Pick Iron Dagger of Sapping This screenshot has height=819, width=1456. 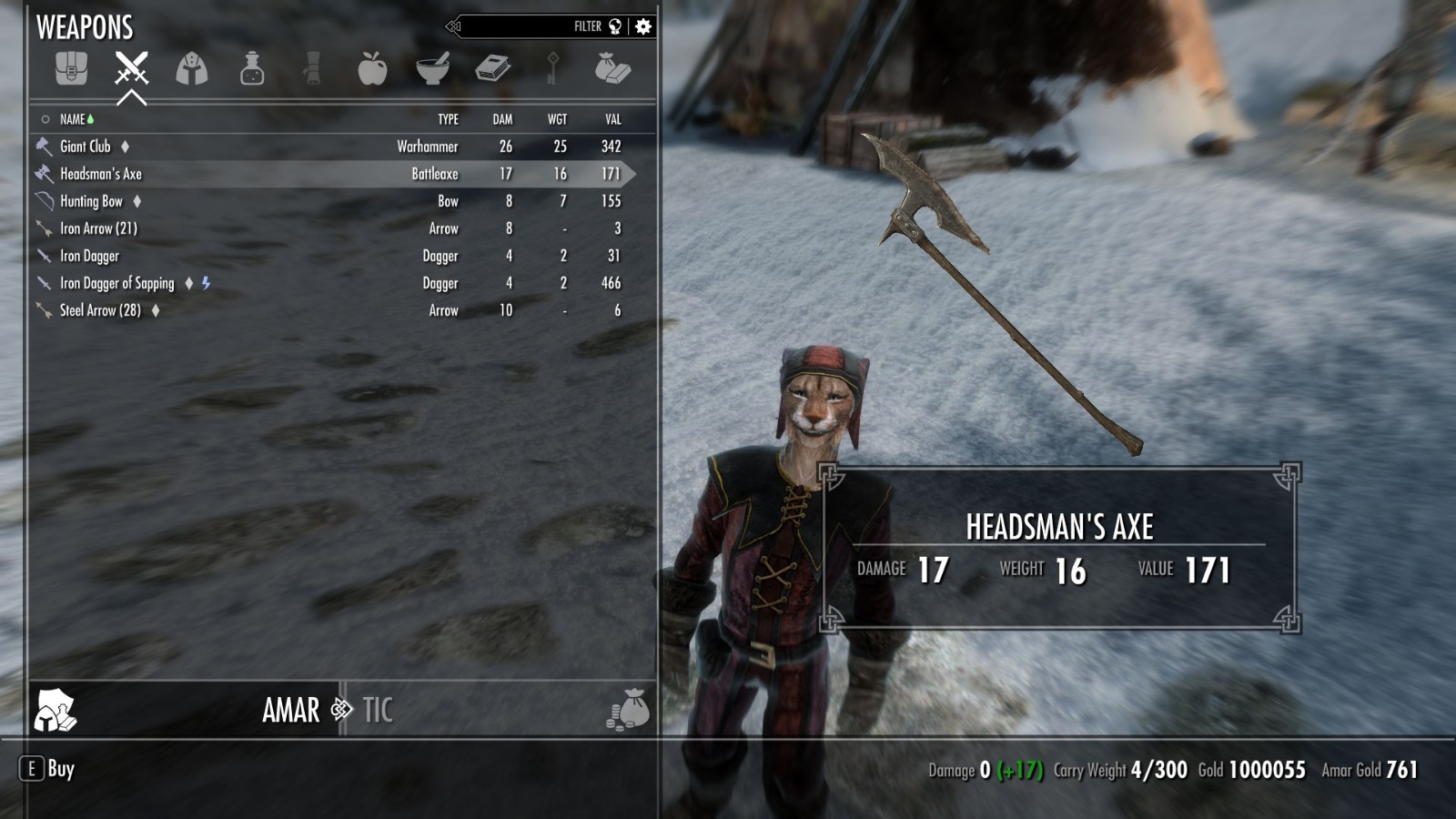click(x=116, y=283)
